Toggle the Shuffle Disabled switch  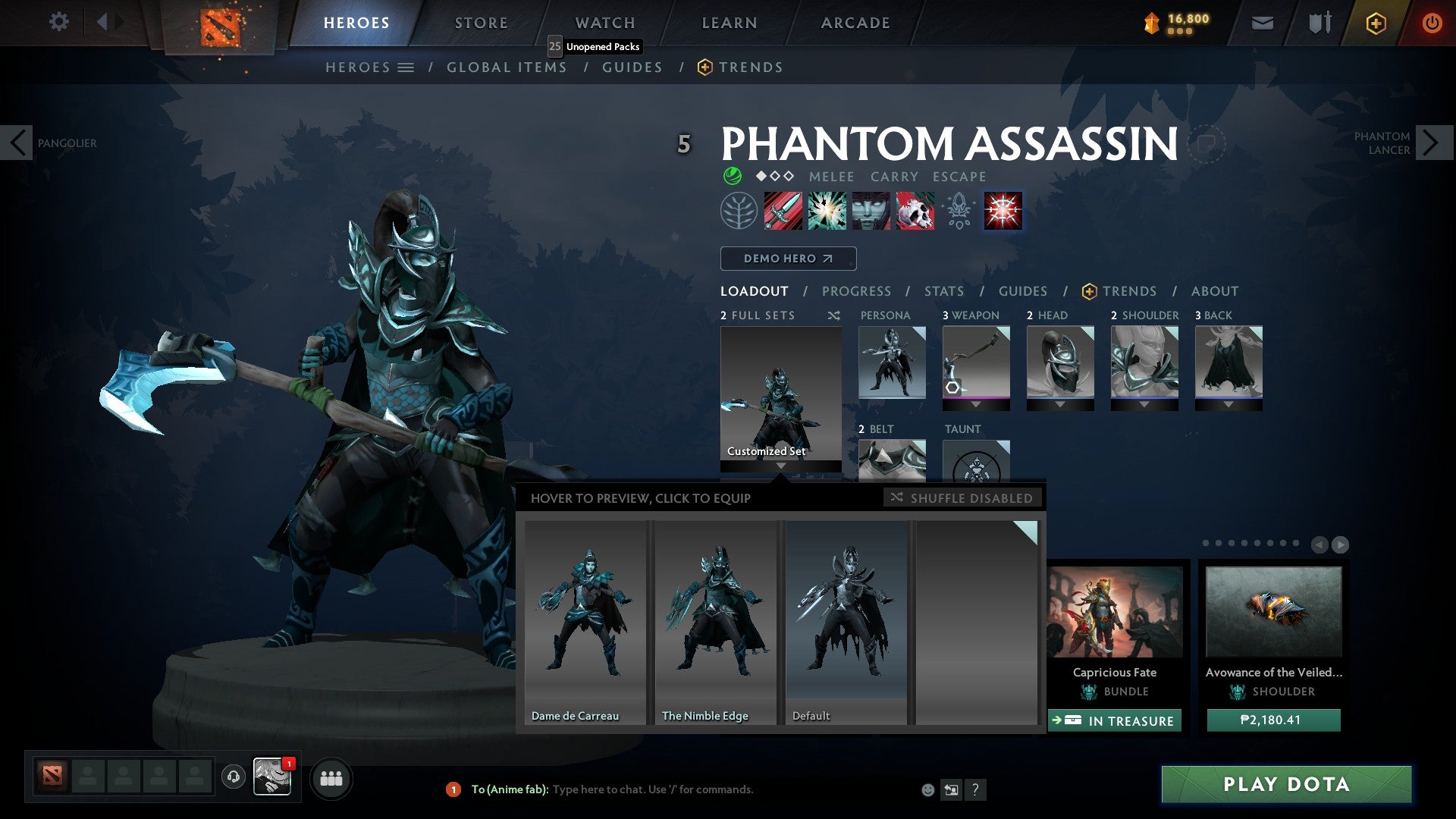pos(962,498)
